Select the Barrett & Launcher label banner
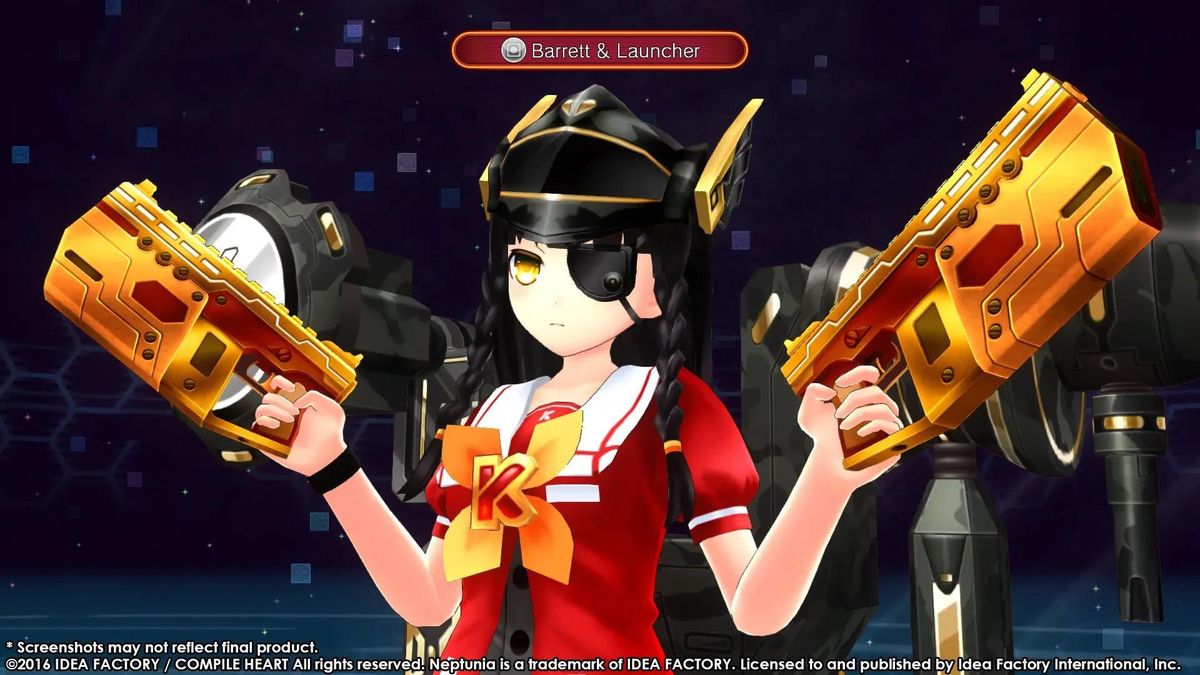The image size is (1200, 675). [x=599, y=50]
